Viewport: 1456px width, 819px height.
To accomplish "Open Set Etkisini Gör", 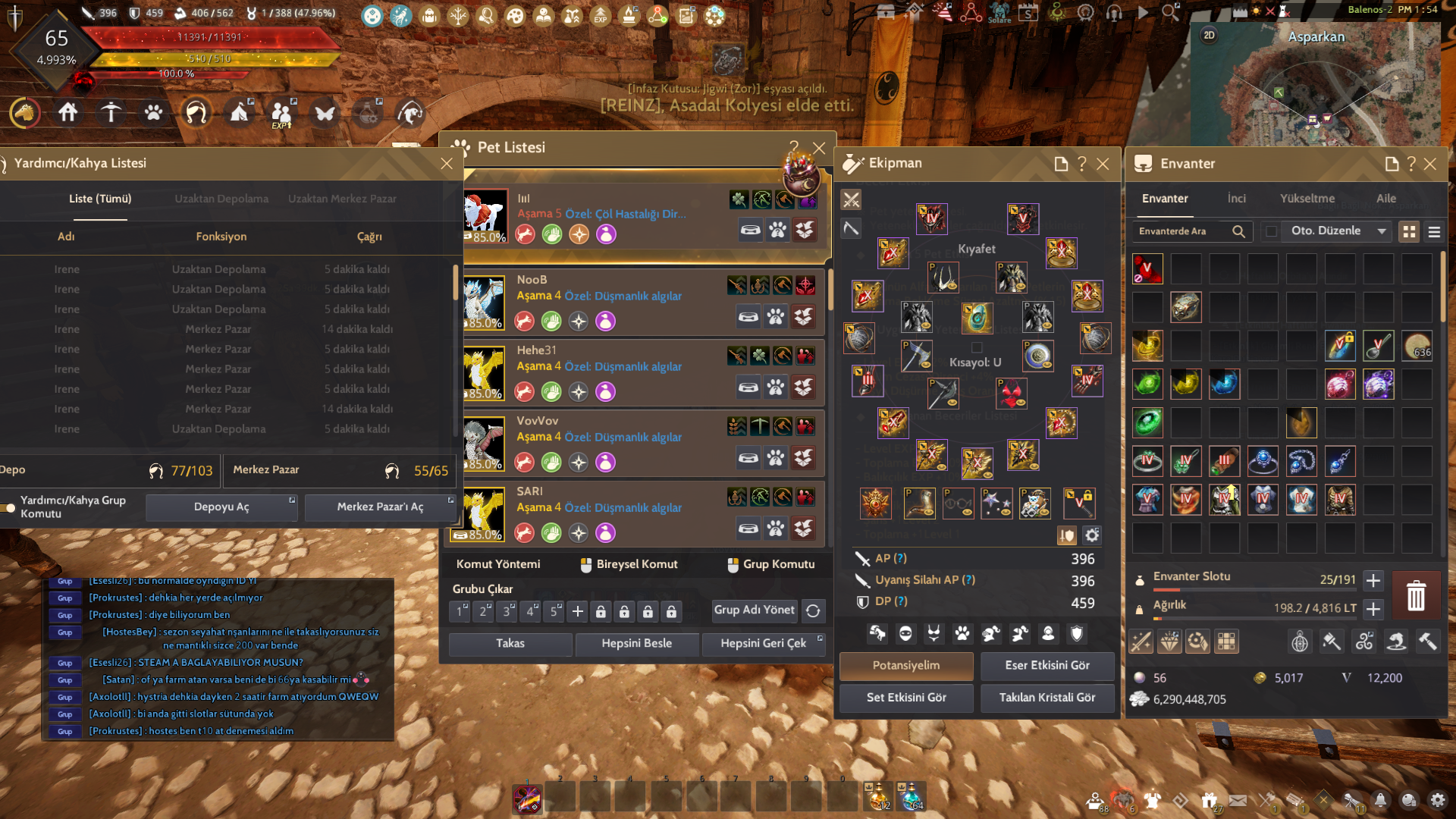I will pyautogui.click(x=905, y=698).
